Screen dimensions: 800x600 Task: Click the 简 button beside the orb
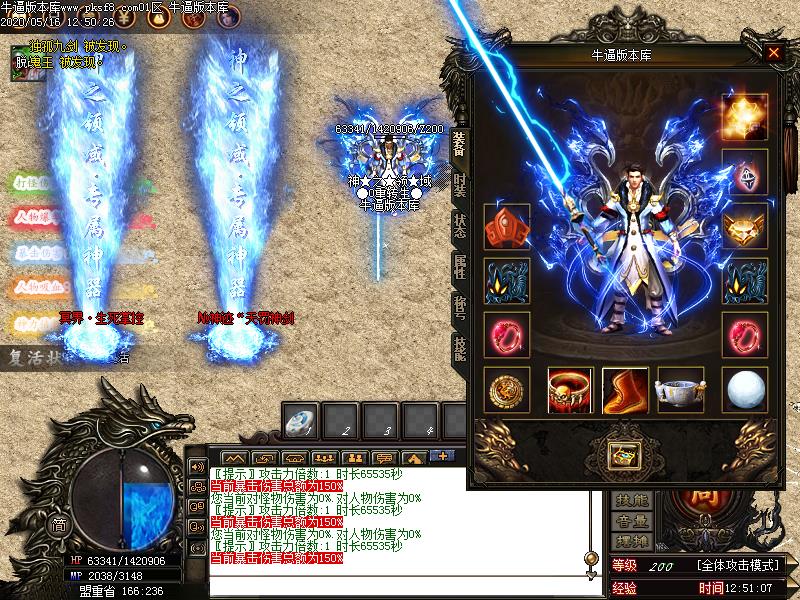tap(60, 527)
